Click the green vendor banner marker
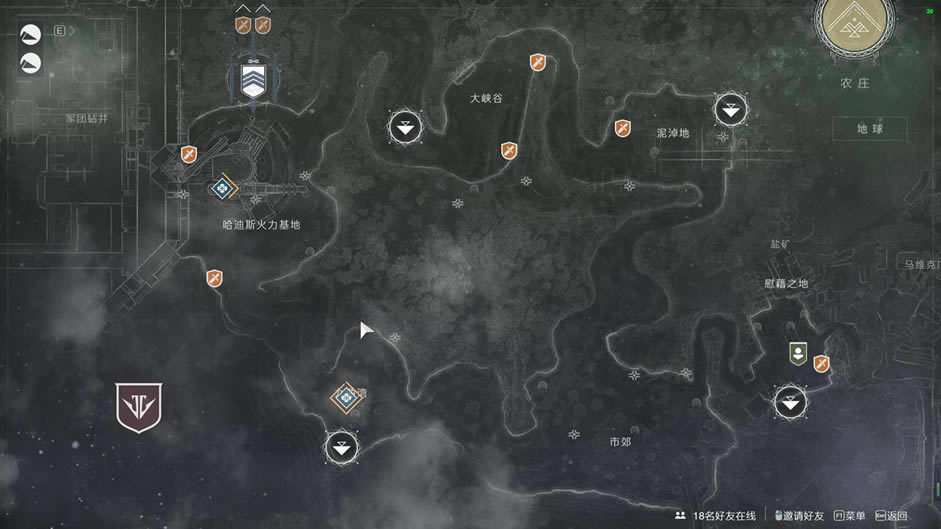The height and width of the screenshot is (529, 941). [x=797, y=352]
